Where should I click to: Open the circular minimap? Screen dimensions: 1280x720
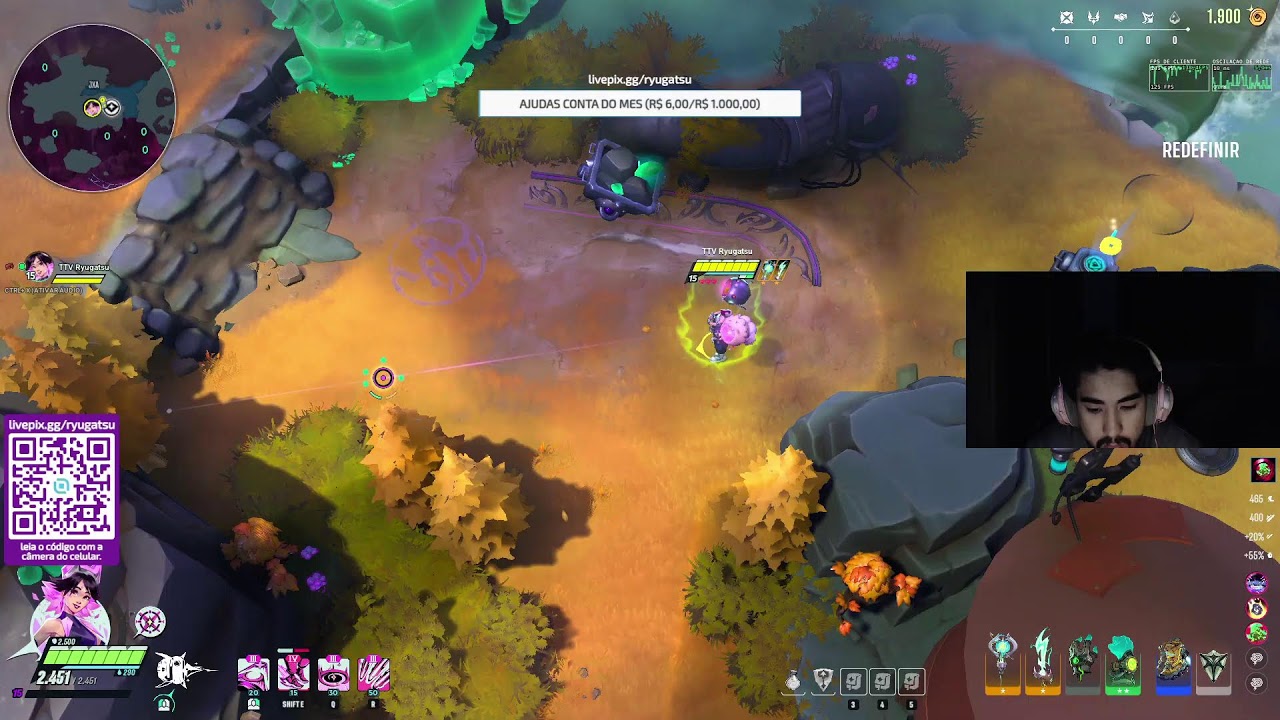click(92, 108)
